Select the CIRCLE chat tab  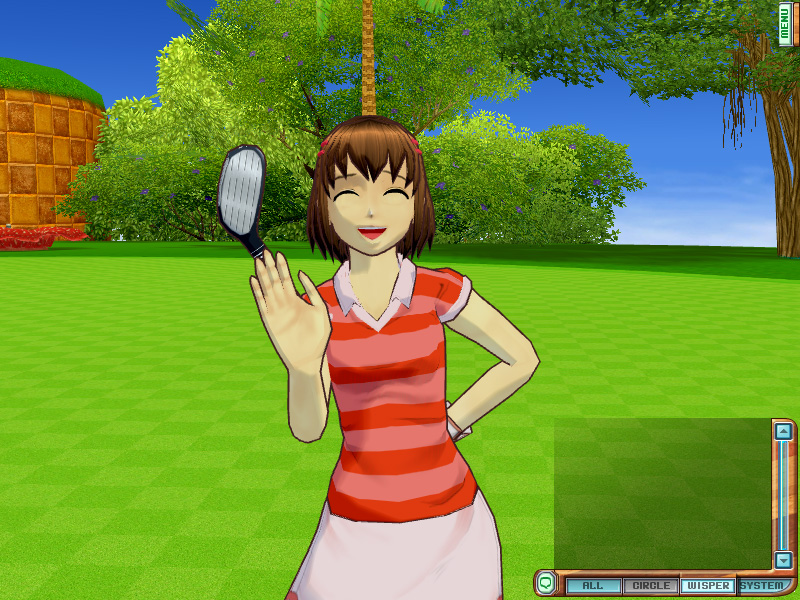[x=651, y=586]
